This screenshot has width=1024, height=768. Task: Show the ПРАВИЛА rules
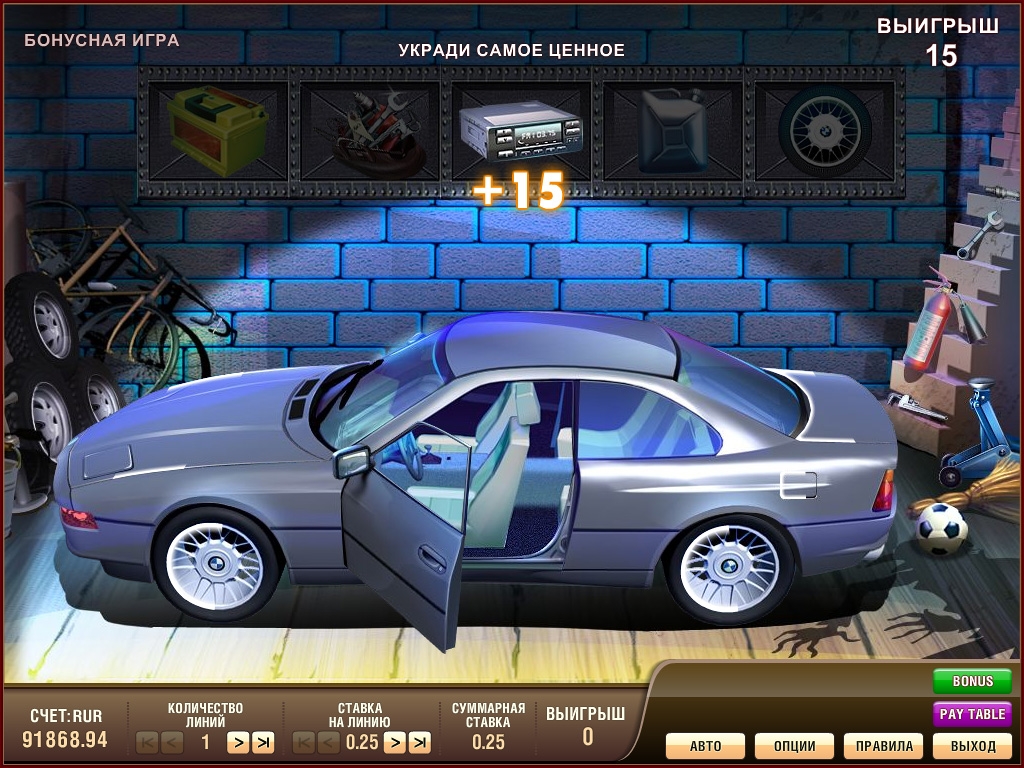(x=883, y=746)
